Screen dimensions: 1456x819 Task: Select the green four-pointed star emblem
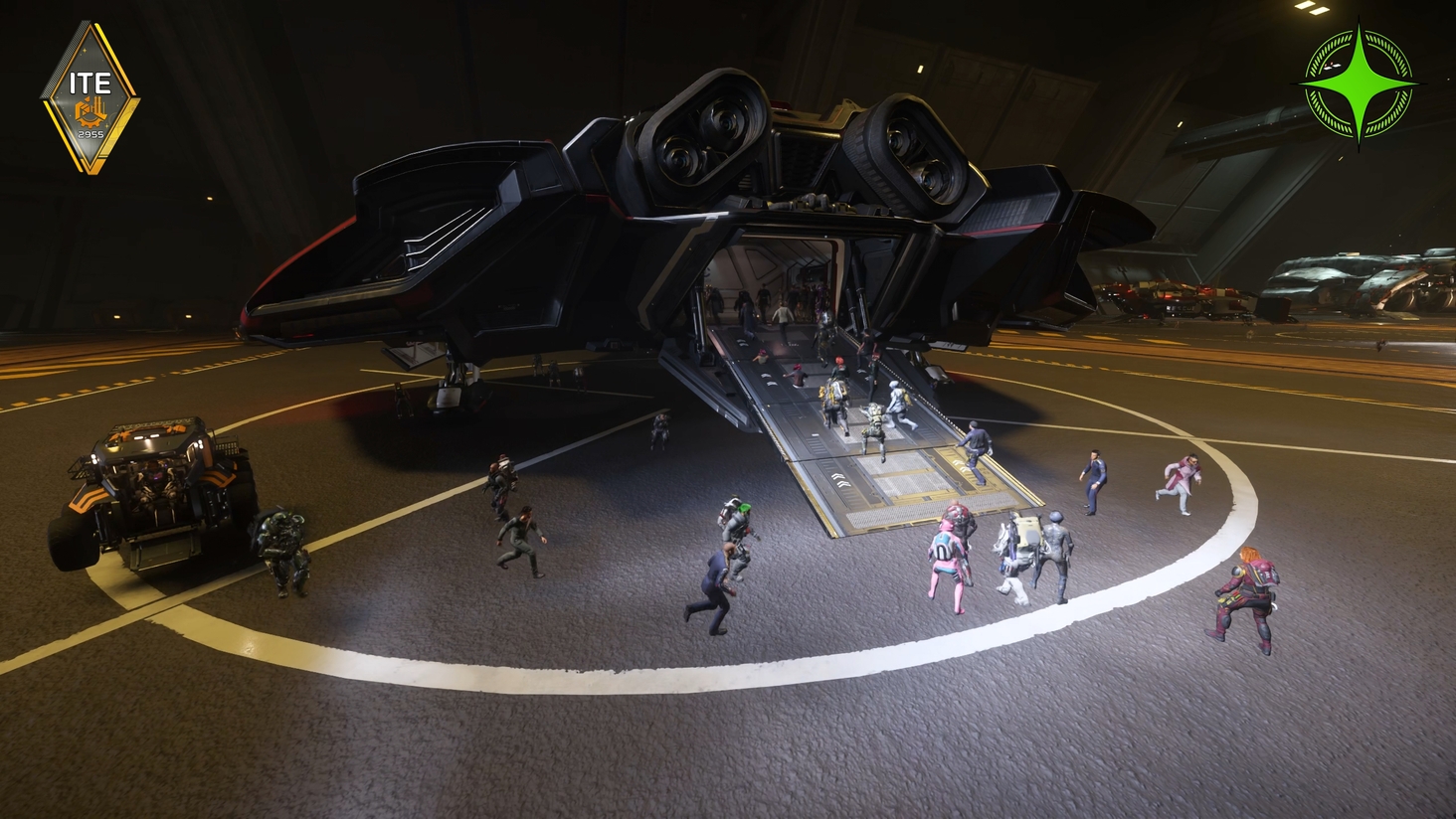[1358, 82]
